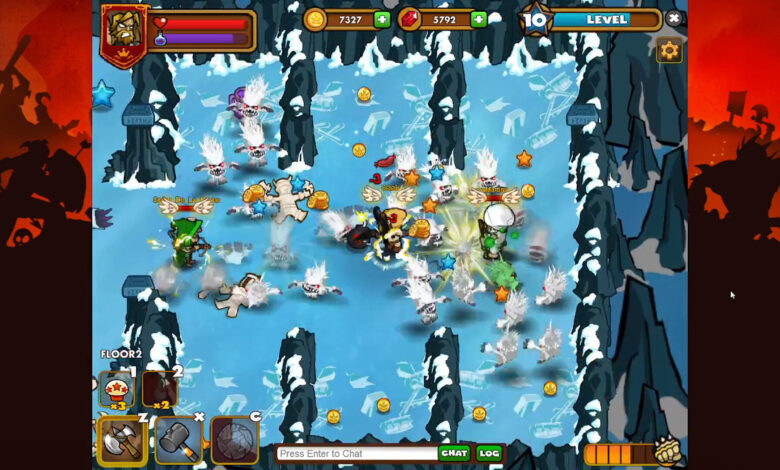Add more gold coins with the plus button
Image resolution: width=780 pixels, height=470 pixels.
pyautogui.click(x=382, y=19)
